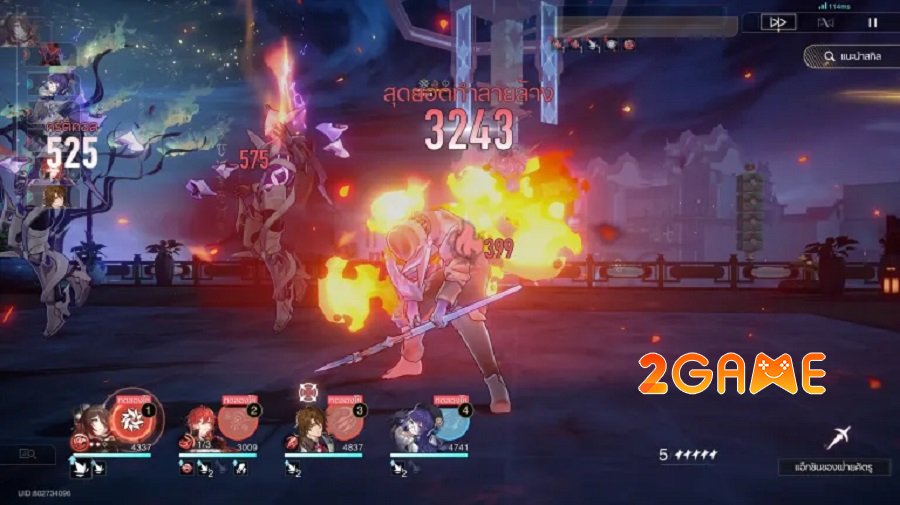Toggle the fast-forward battle speed button
This screenshot has height=505, width=900.
[777, 22]
